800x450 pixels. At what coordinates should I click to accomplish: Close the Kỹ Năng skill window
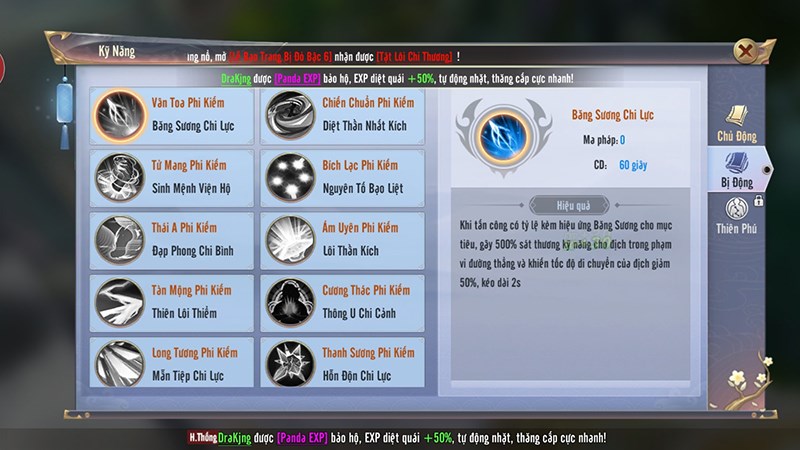744,51
